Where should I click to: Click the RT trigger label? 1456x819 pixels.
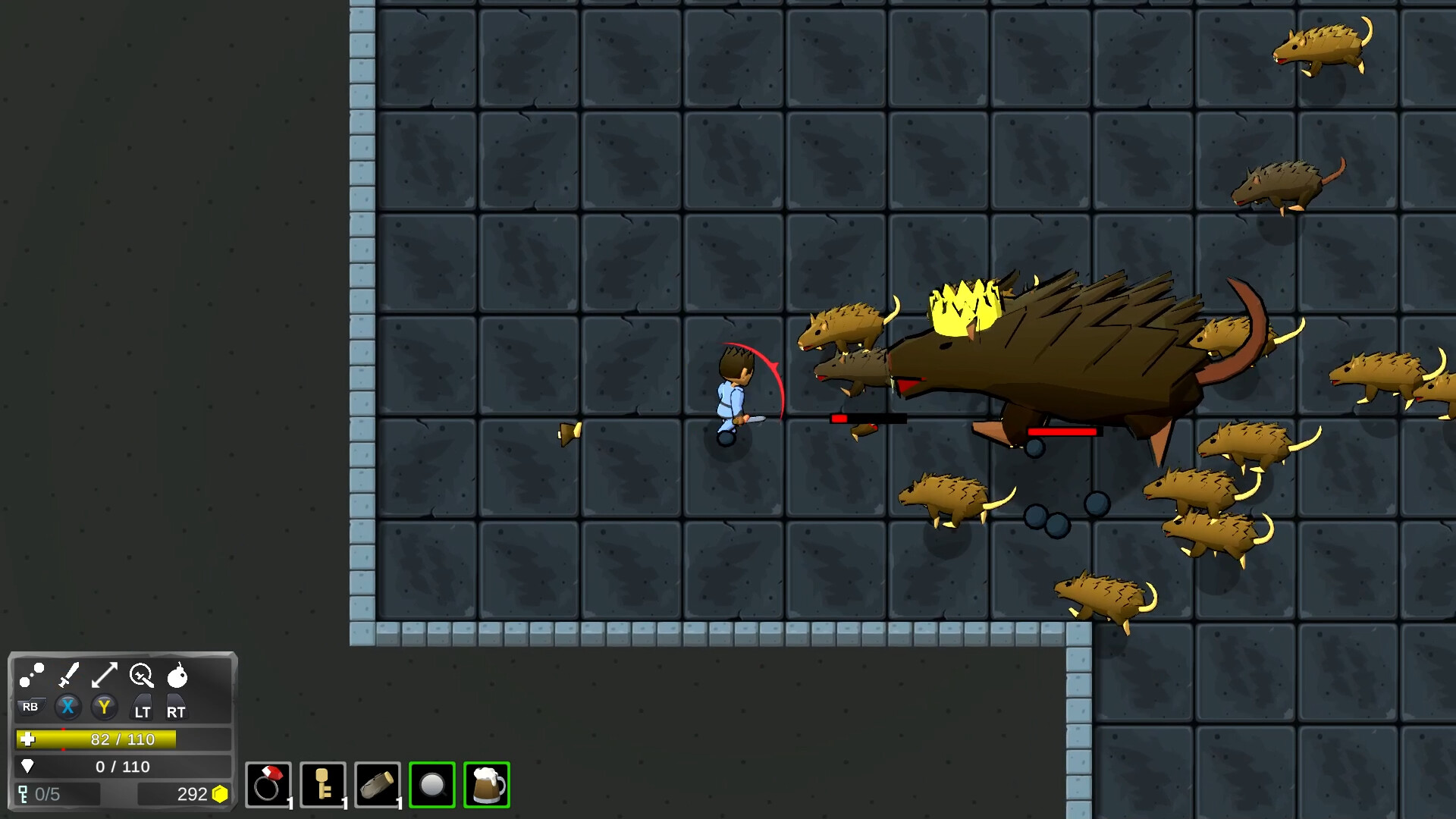[x=177, y=711]
